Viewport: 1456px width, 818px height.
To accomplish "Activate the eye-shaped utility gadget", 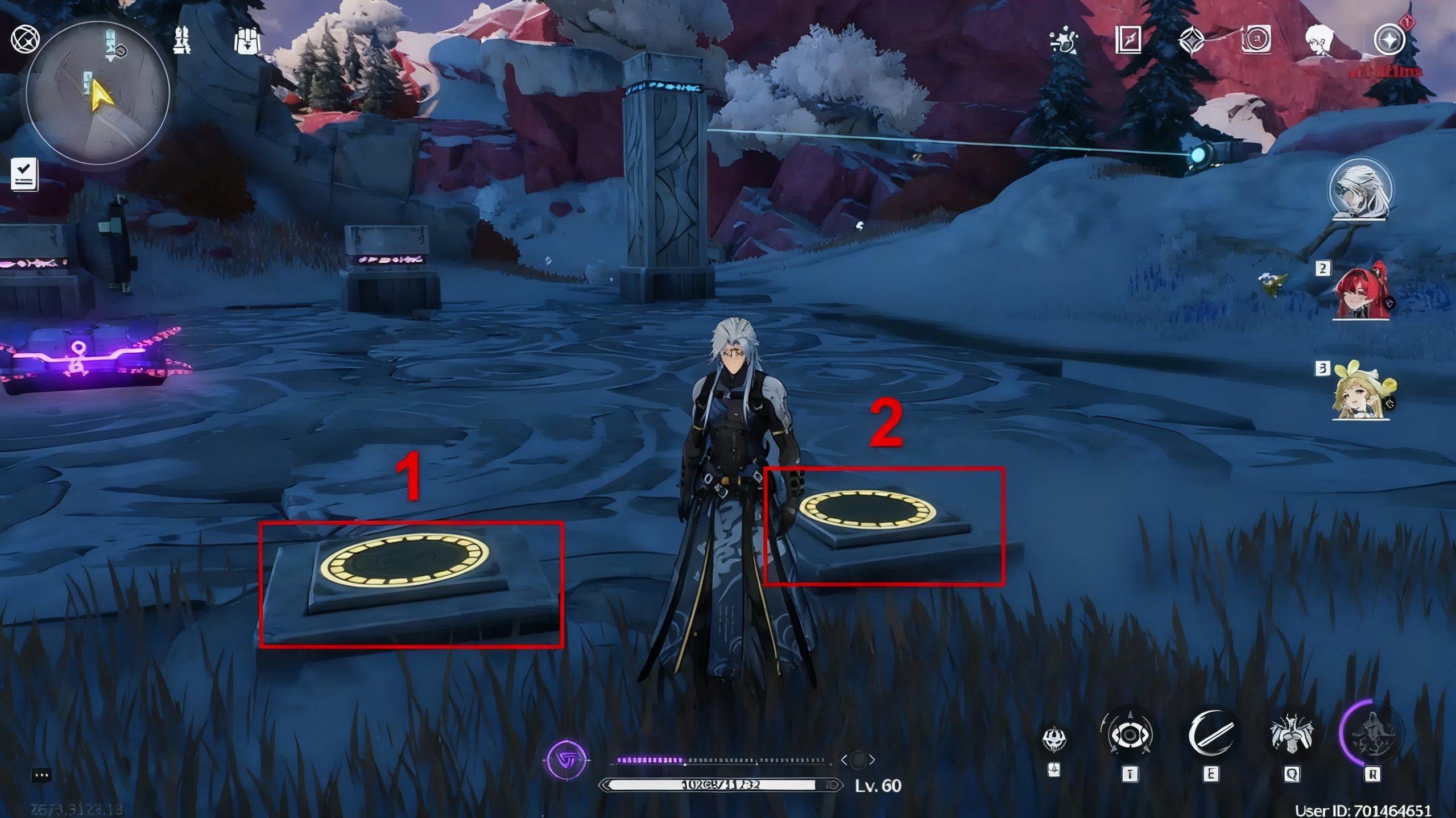I will 1130,736.
